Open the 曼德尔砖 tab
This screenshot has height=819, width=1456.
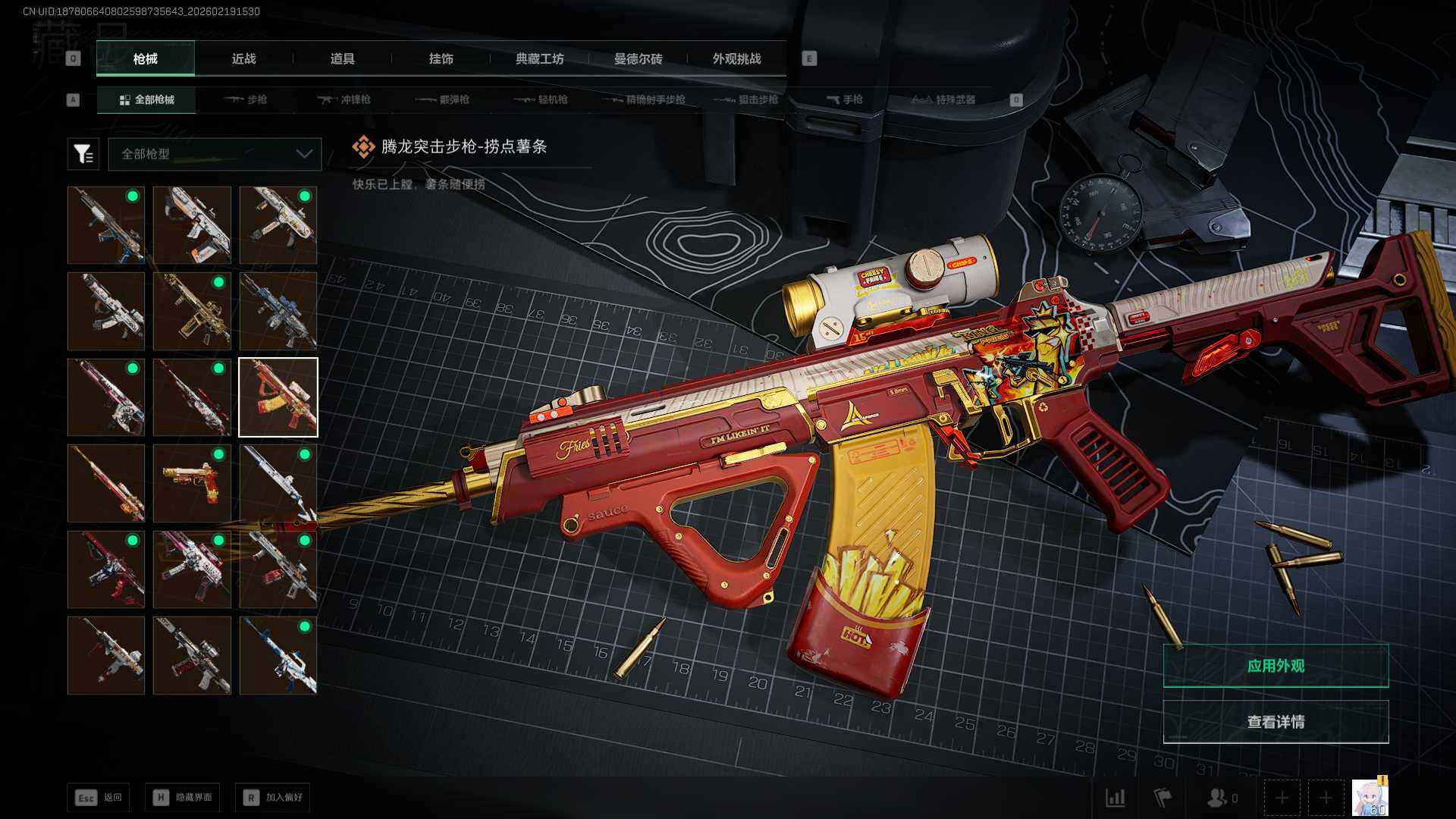(638, 58)
